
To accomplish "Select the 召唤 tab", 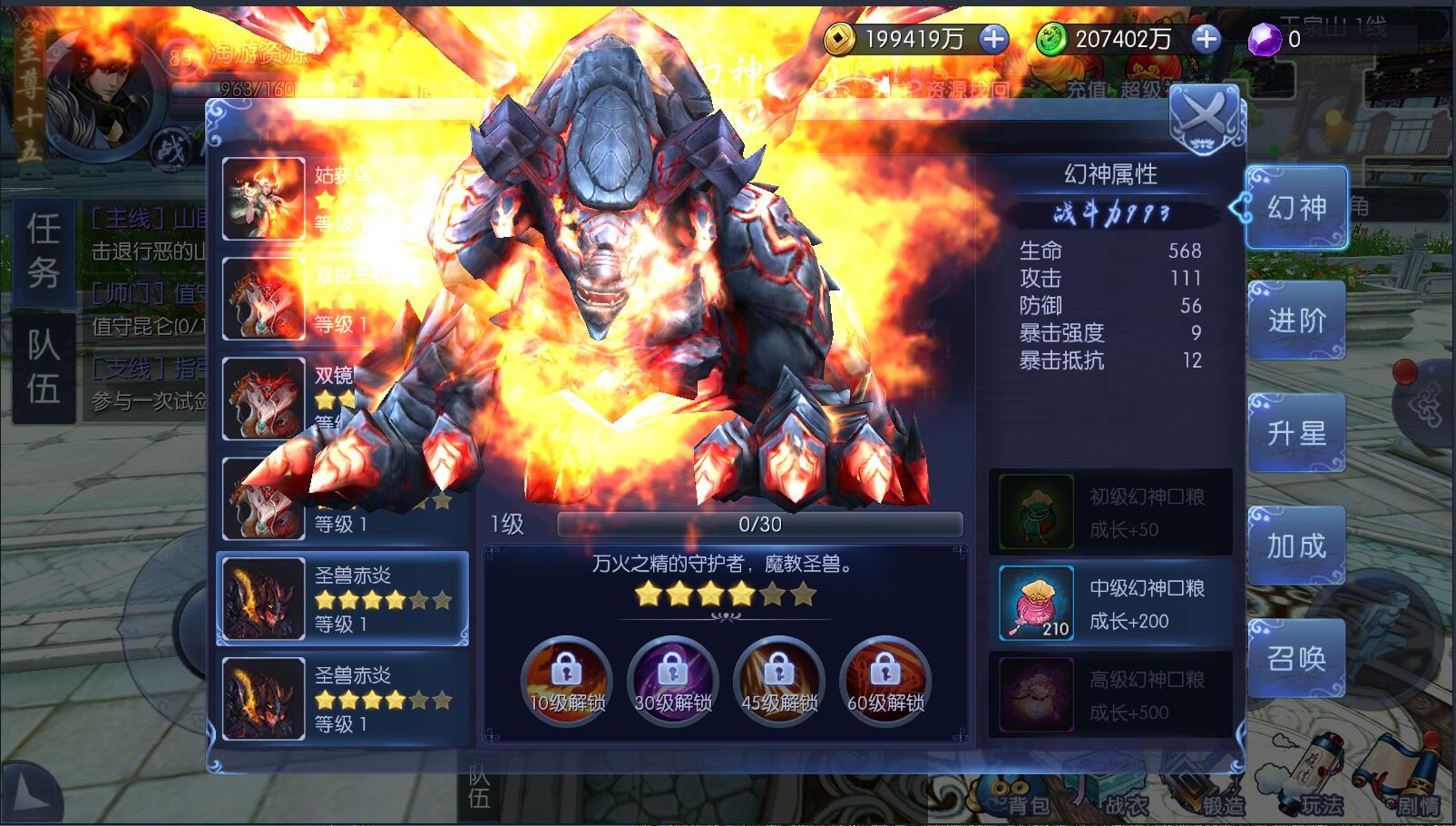I will pos(1295,658).
